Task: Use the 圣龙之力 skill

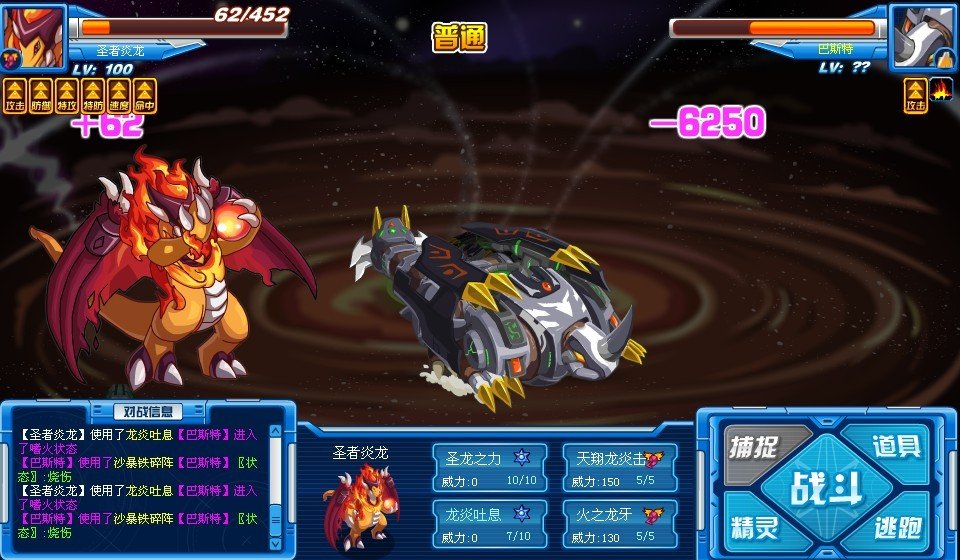Action: tap(489, 467)
